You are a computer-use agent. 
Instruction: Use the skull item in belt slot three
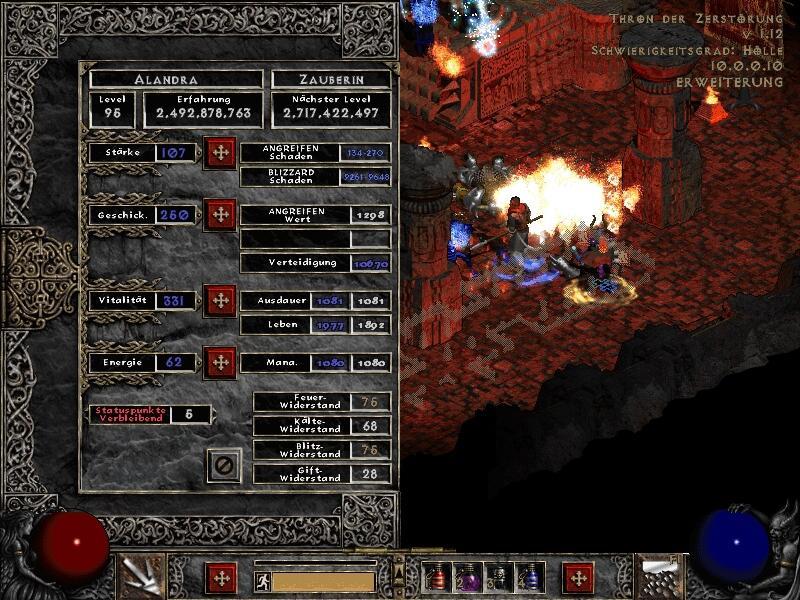500,577
